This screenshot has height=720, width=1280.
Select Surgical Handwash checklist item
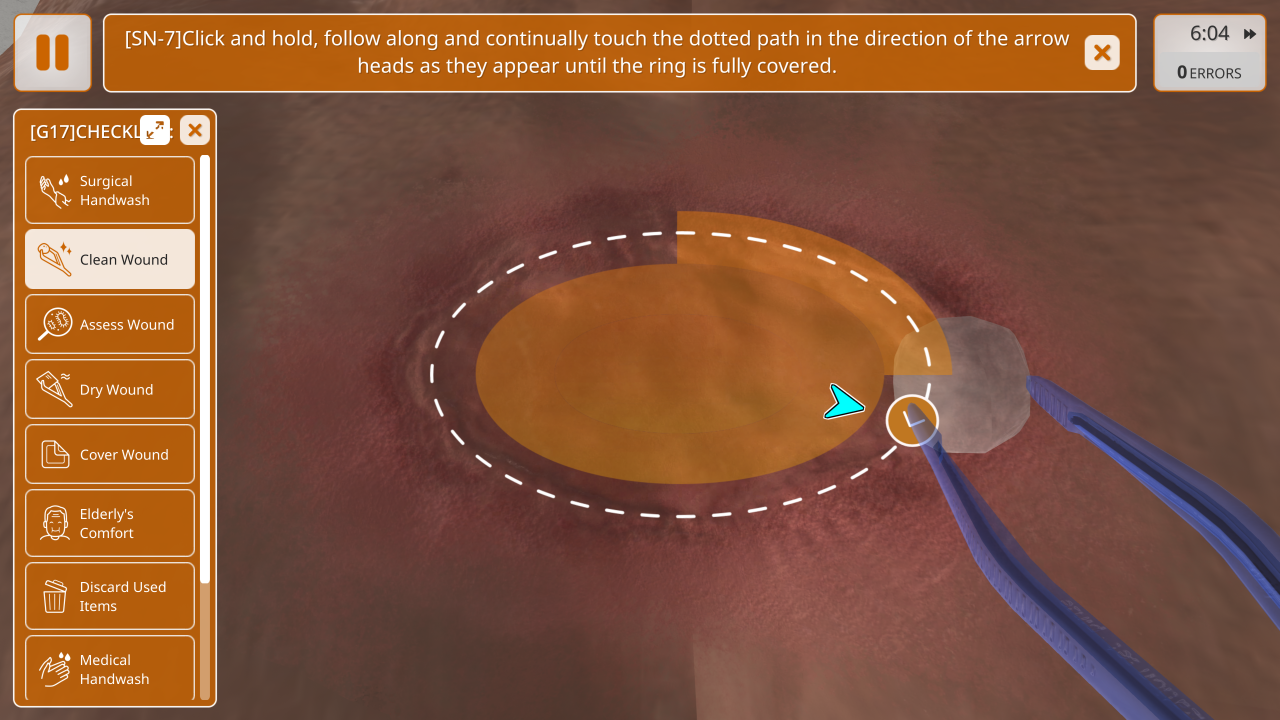[110, 190]
